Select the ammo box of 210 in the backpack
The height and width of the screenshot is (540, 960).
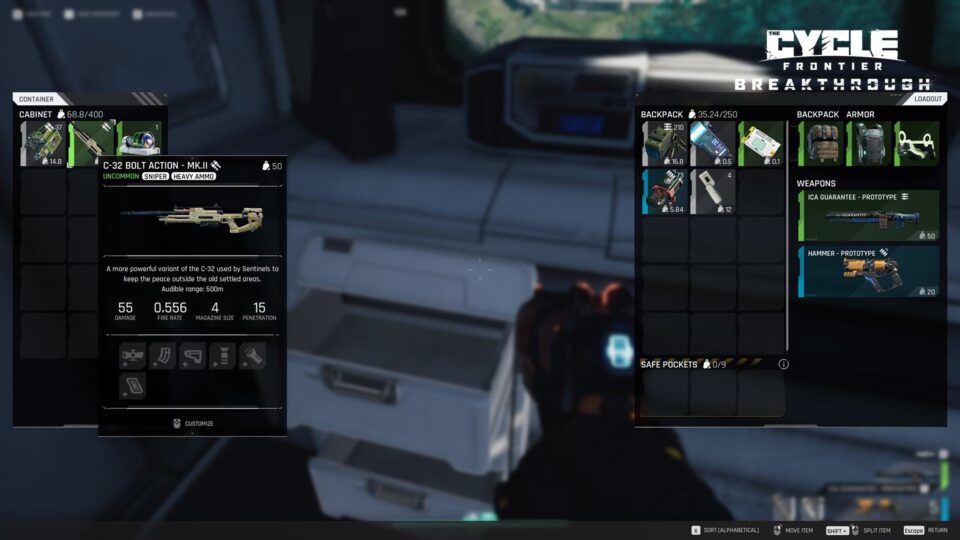click(664, 144)
